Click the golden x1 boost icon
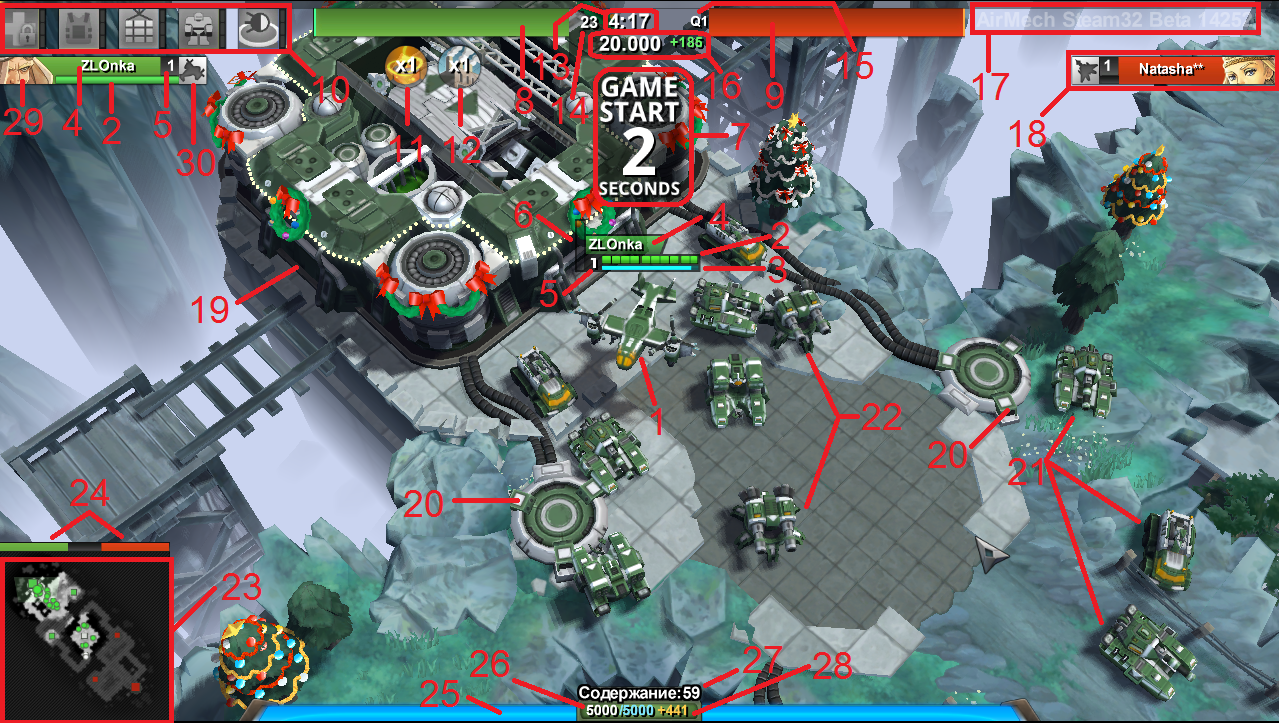Screen dimensions: 1279x723 click(x=404, y=66)
